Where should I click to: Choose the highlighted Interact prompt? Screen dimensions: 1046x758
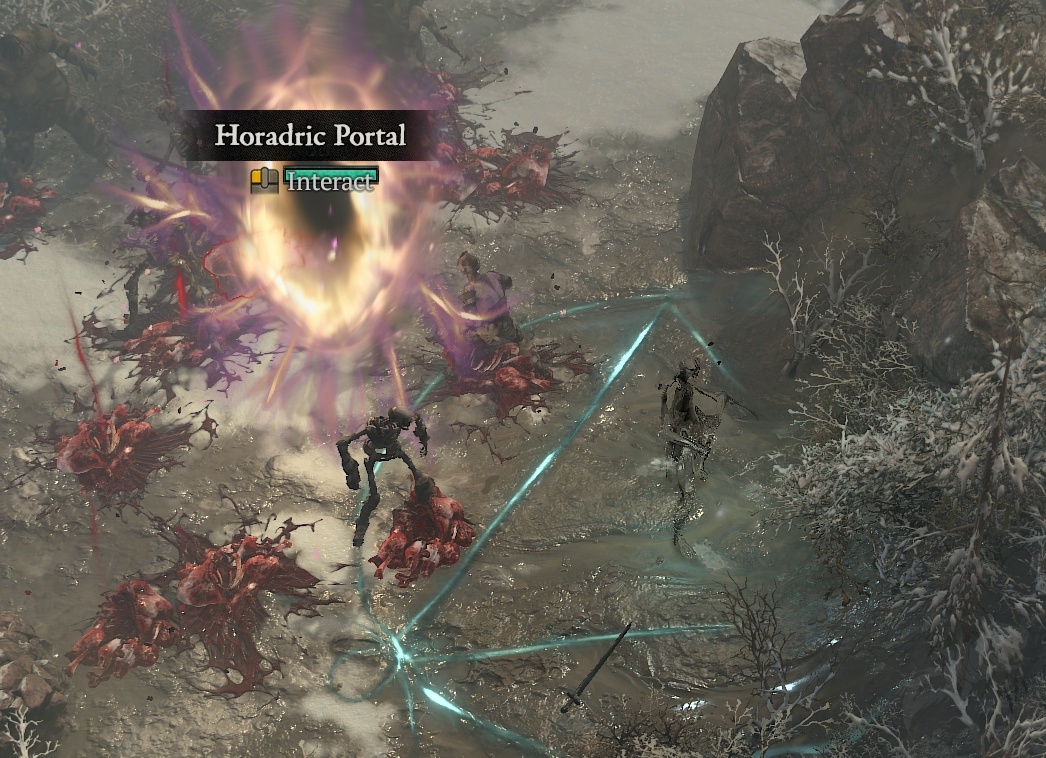pos(330,181)
